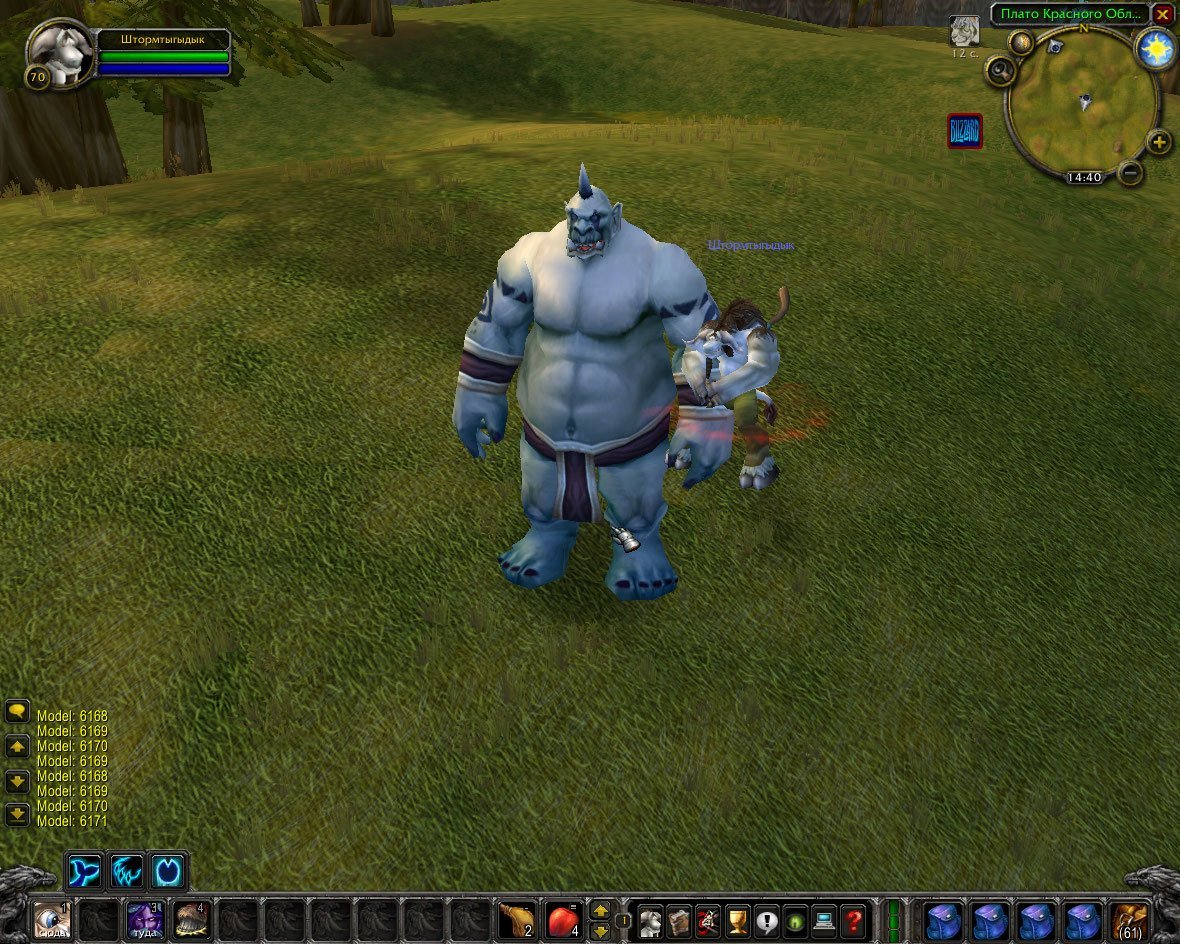Use the red apple food item
The width and height of the screenshot is (1180, 944).
564,918
